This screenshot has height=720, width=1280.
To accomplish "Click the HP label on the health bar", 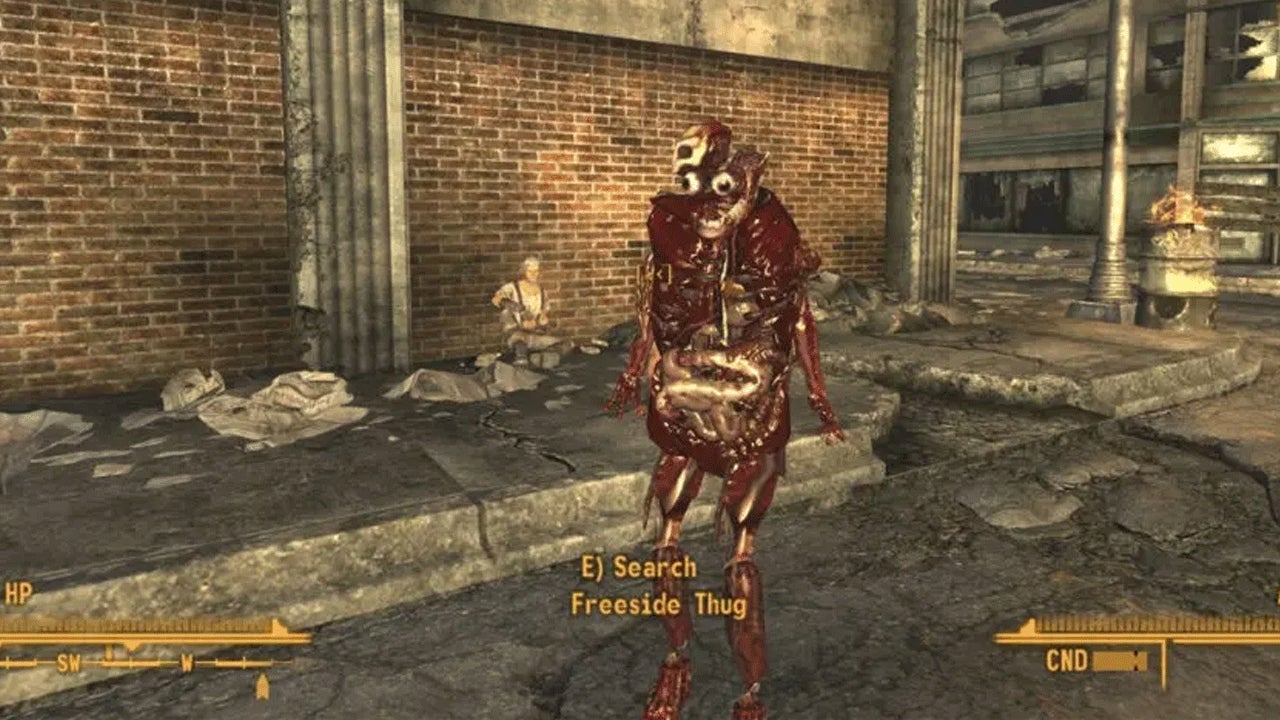I will tap(18, 592).
